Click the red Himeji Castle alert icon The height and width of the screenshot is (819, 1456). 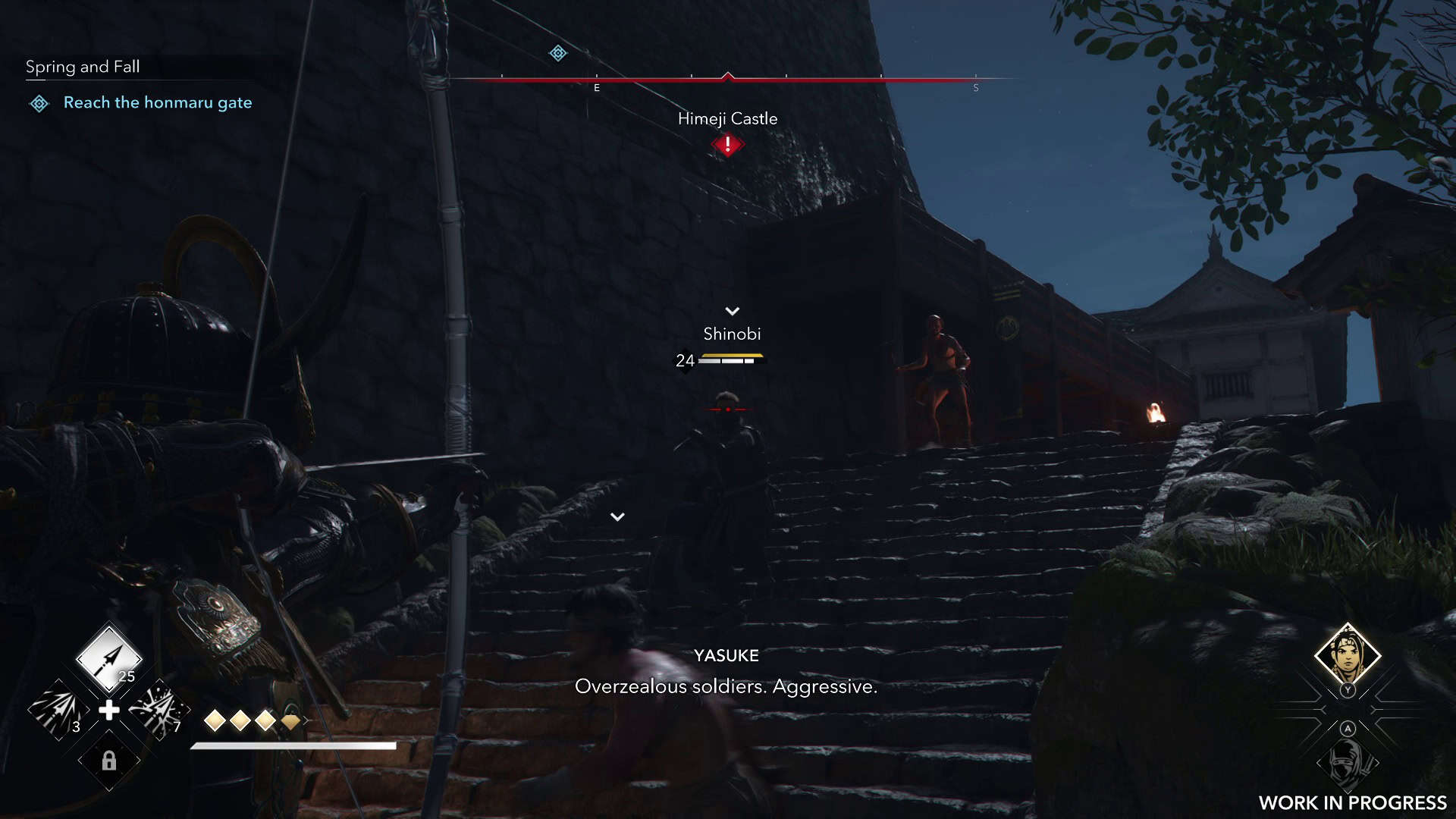pyautogui.click(x=727, y=144)
